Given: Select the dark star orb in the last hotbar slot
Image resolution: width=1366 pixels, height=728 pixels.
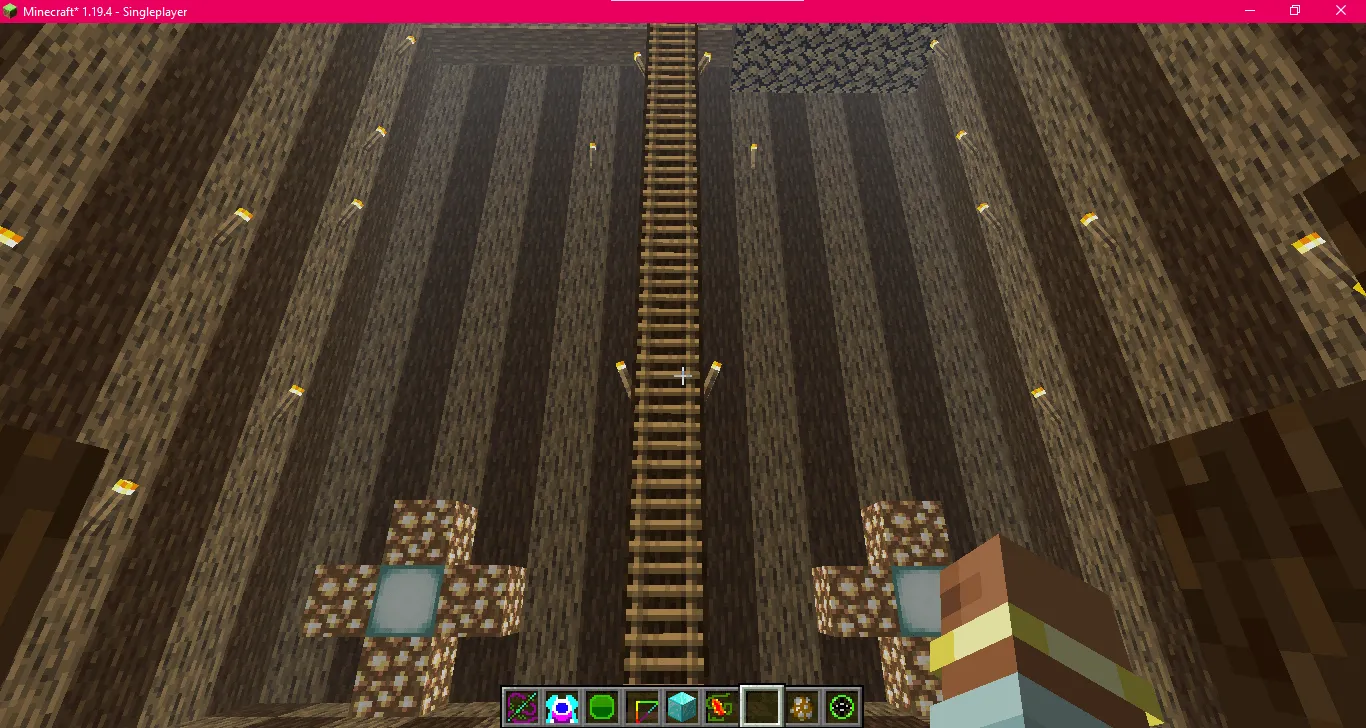Looking at the screenshot, I should [843, 705].
